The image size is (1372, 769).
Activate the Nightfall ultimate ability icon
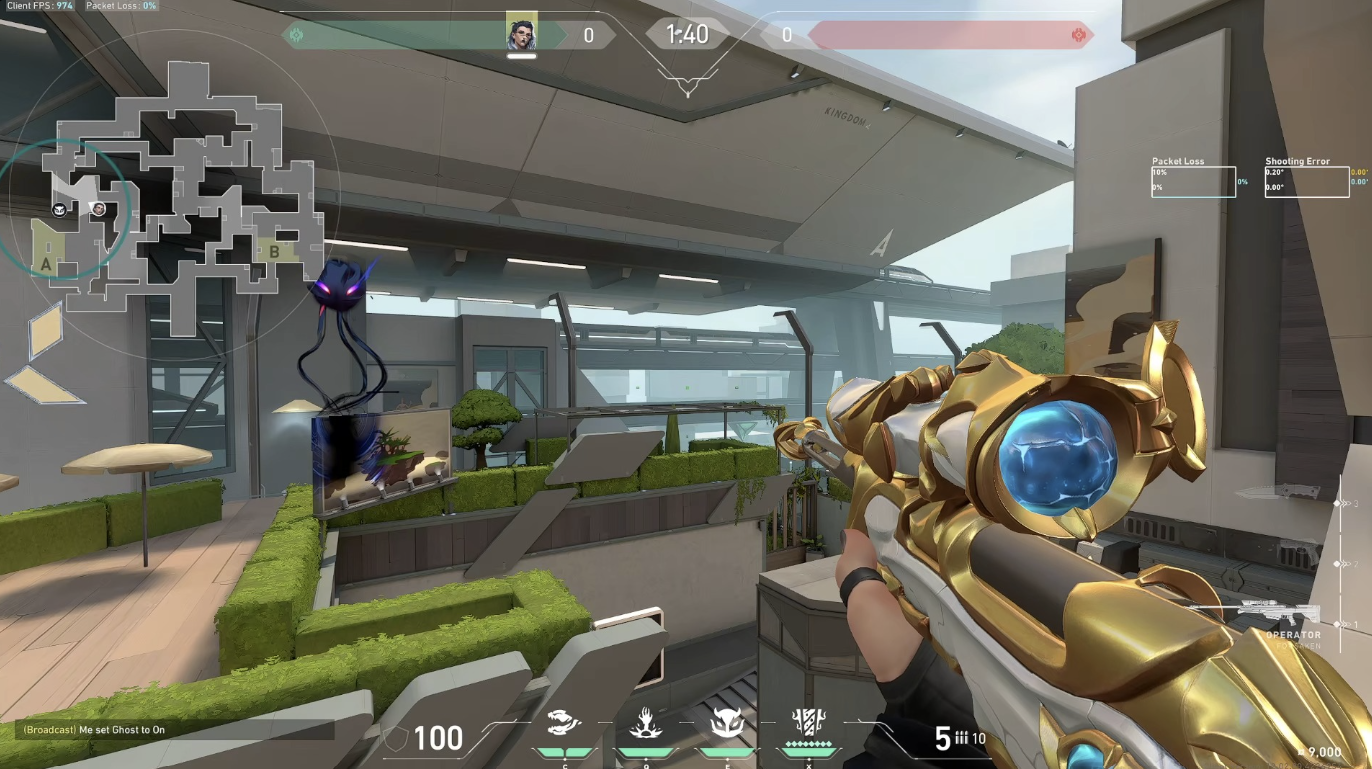click(806, 723)
